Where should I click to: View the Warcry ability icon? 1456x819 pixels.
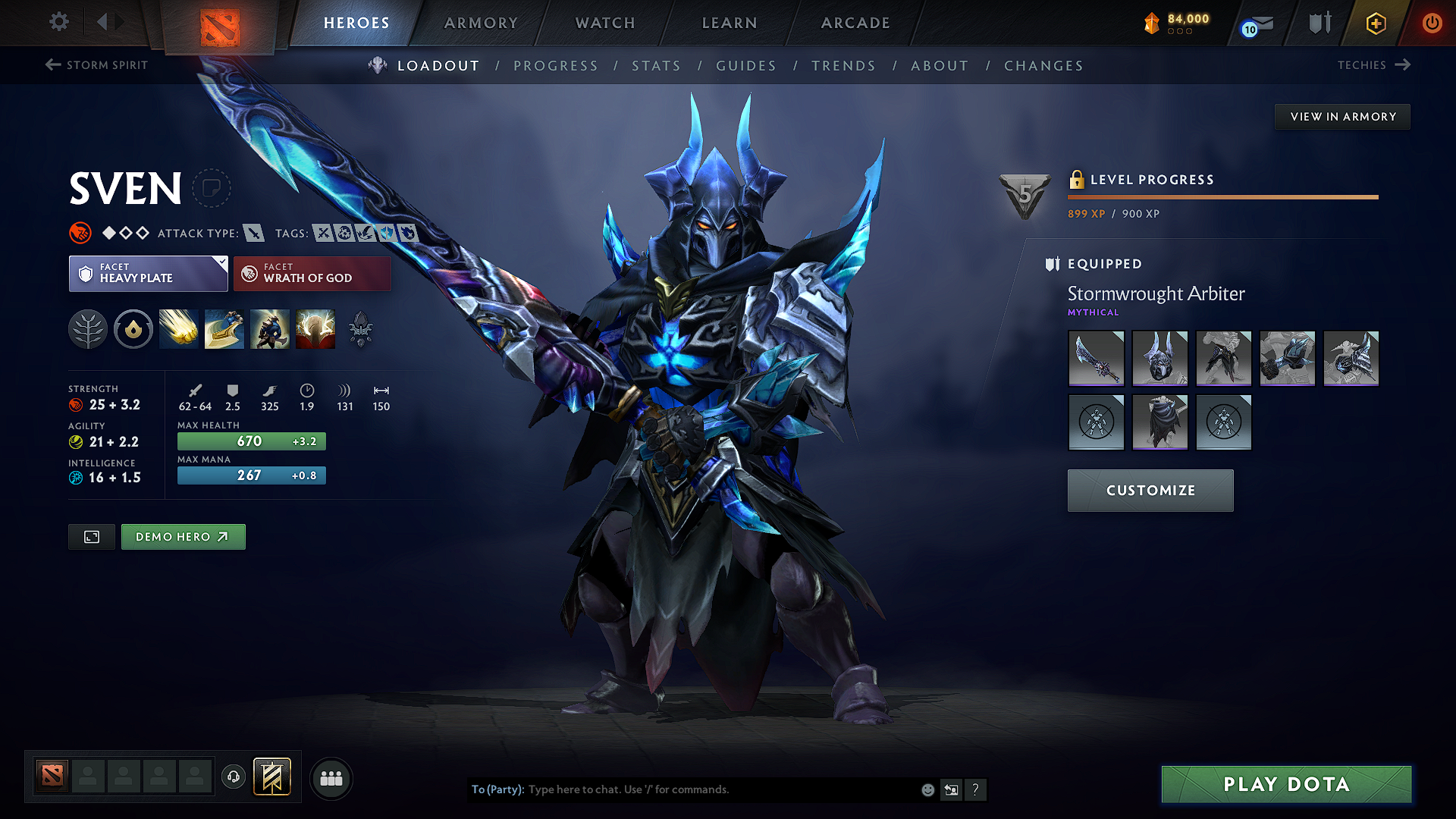269,328
